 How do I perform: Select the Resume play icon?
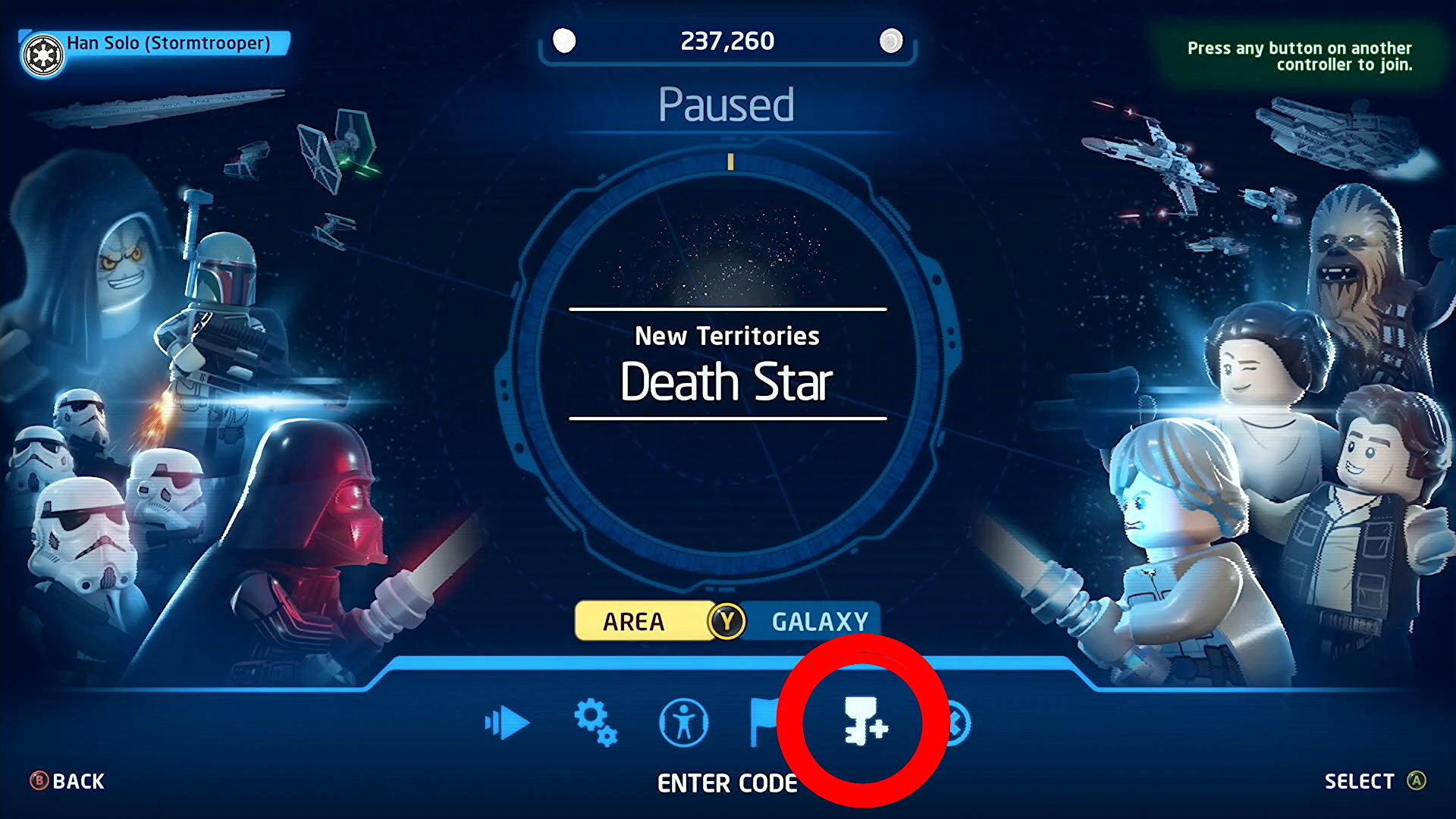[507, 723]
